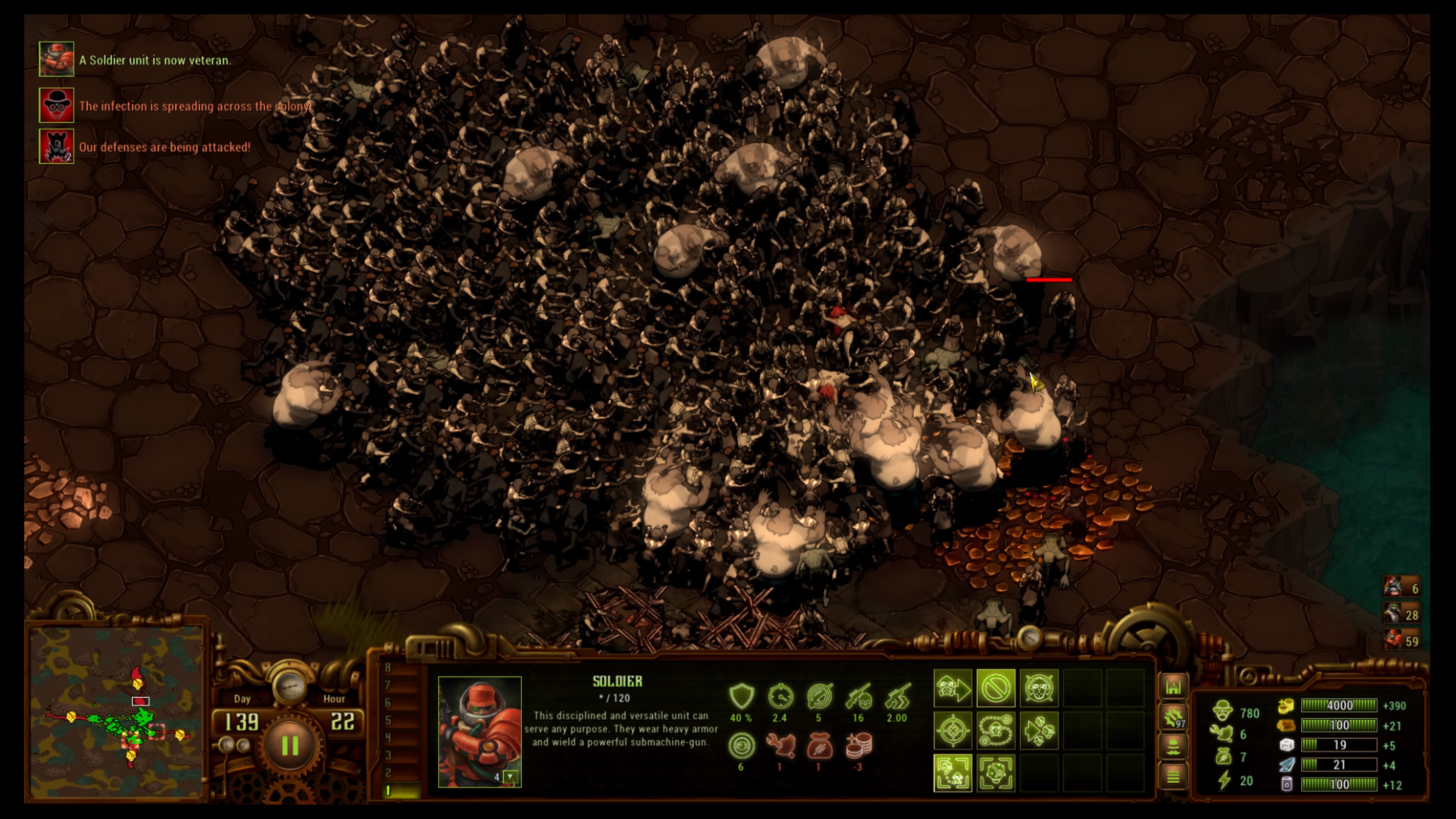Open the veteran Soldier notification
This screenshot has height=819, width=1456.
pyautogui.click(x=56, y=60)
